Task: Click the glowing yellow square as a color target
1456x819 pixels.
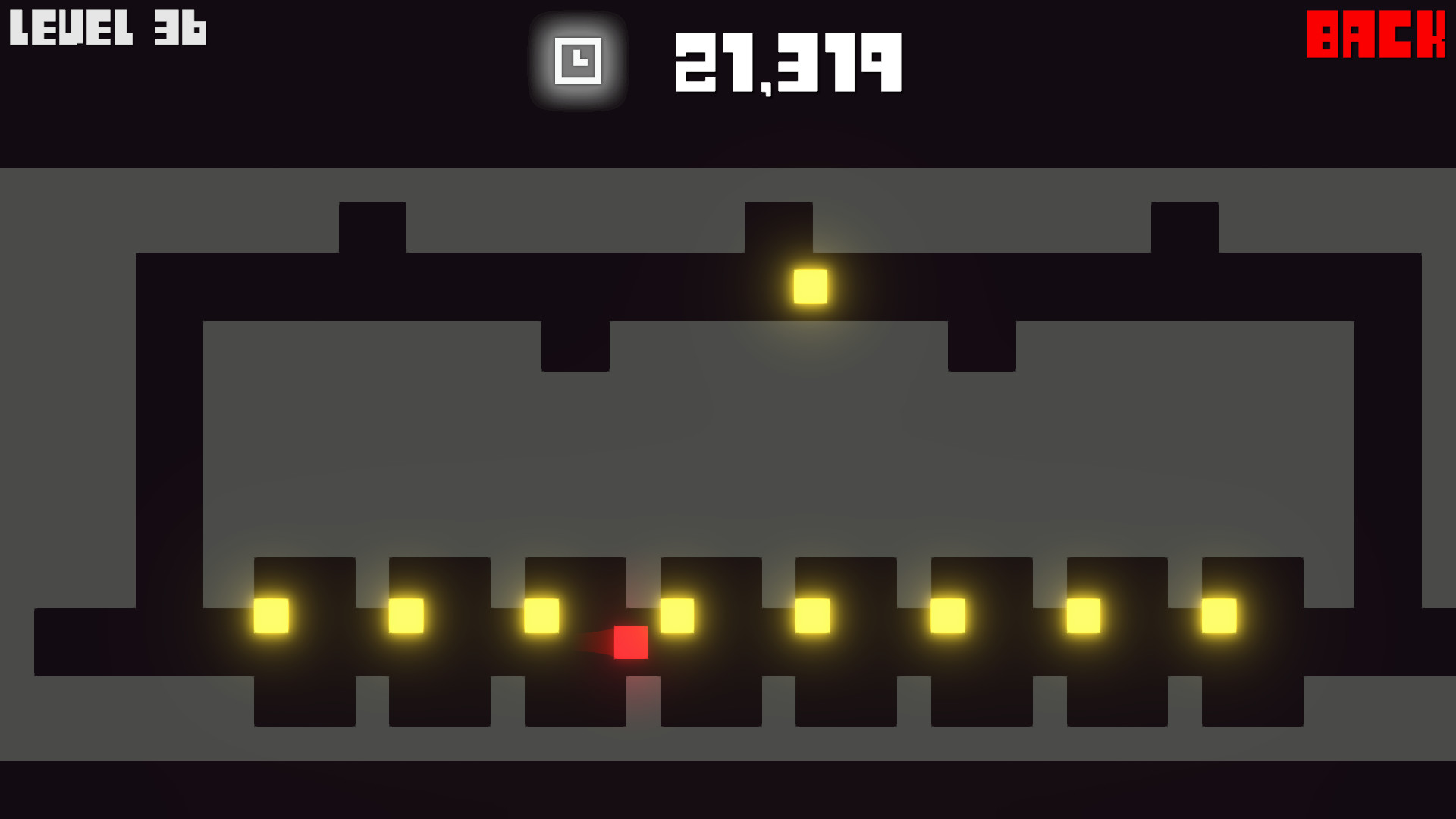Action: pyautogui.click(x=810, y=287)
